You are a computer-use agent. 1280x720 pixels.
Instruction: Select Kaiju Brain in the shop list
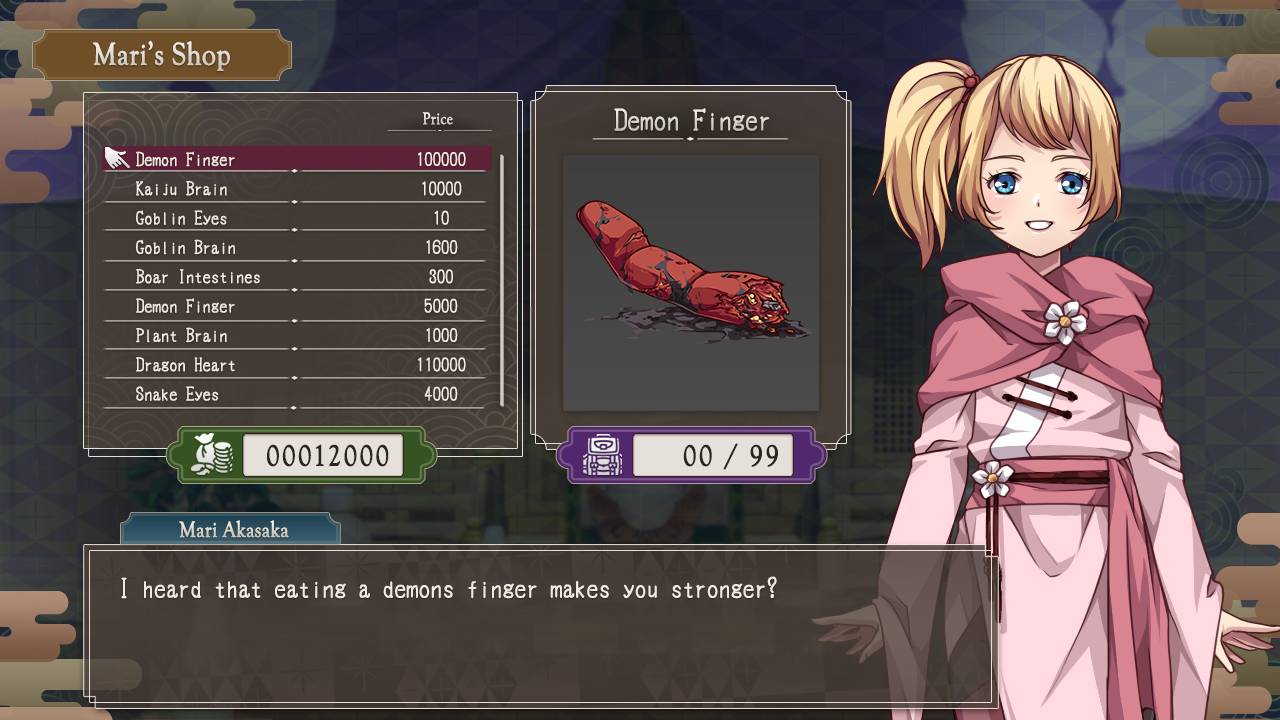click(298, 189)
